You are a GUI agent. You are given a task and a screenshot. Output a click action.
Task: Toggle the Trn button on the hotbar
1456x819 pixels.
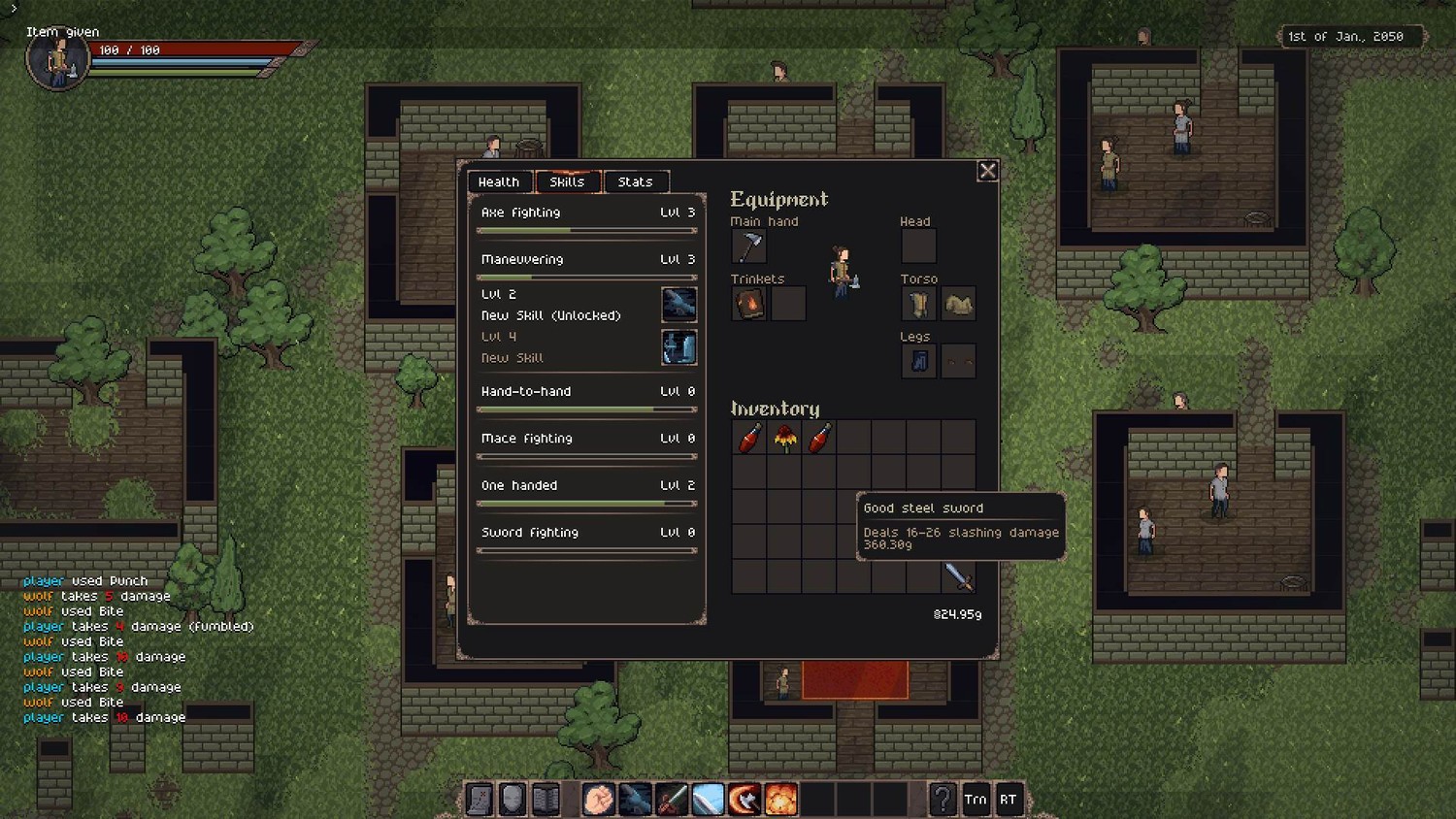click(976, 799)
